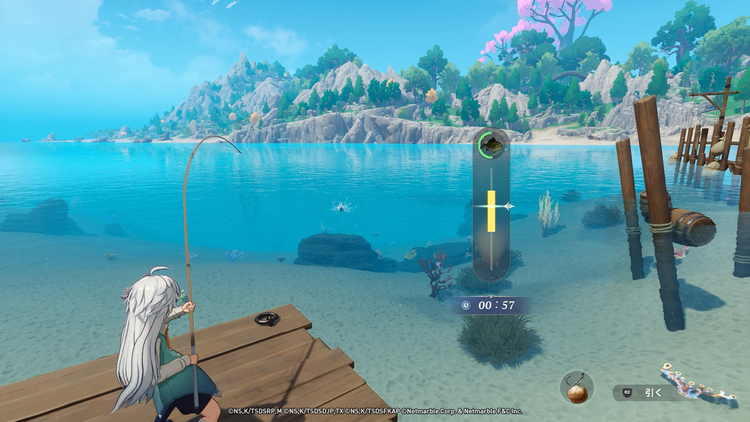Select the round bait icon
This screenshot has width=750, height=422.
pos(577,388)
